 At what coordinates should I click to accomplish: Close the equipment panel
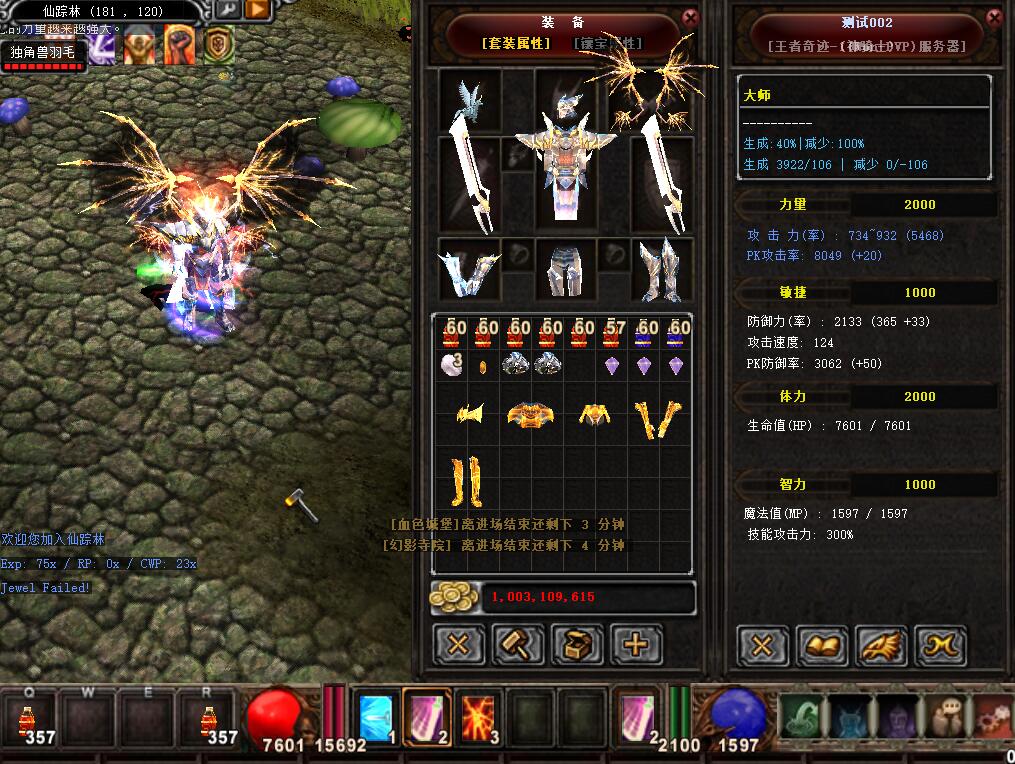coord(690,18)
